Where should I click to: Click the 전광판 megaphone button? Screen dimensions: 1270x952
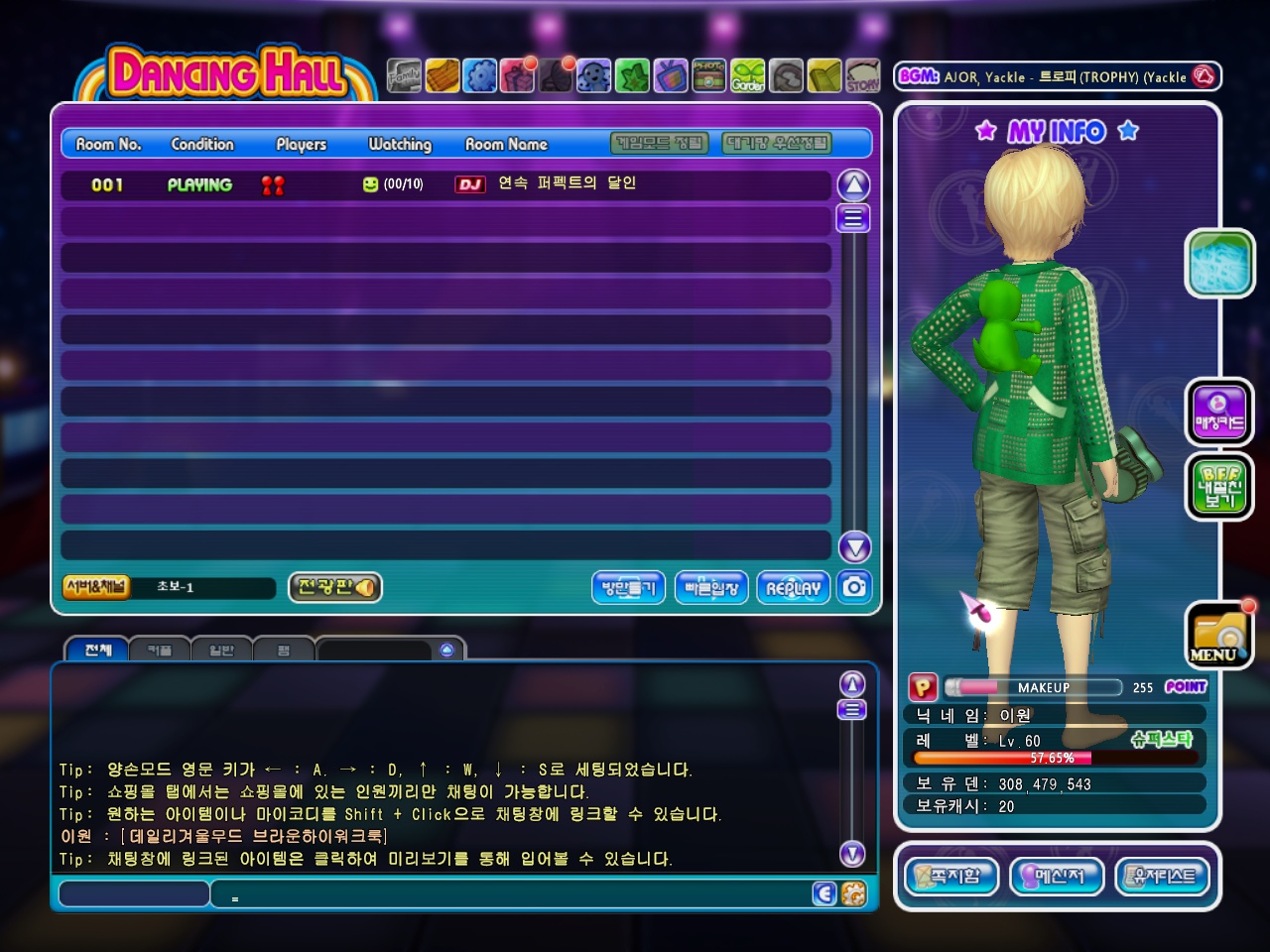coord(335,587)
